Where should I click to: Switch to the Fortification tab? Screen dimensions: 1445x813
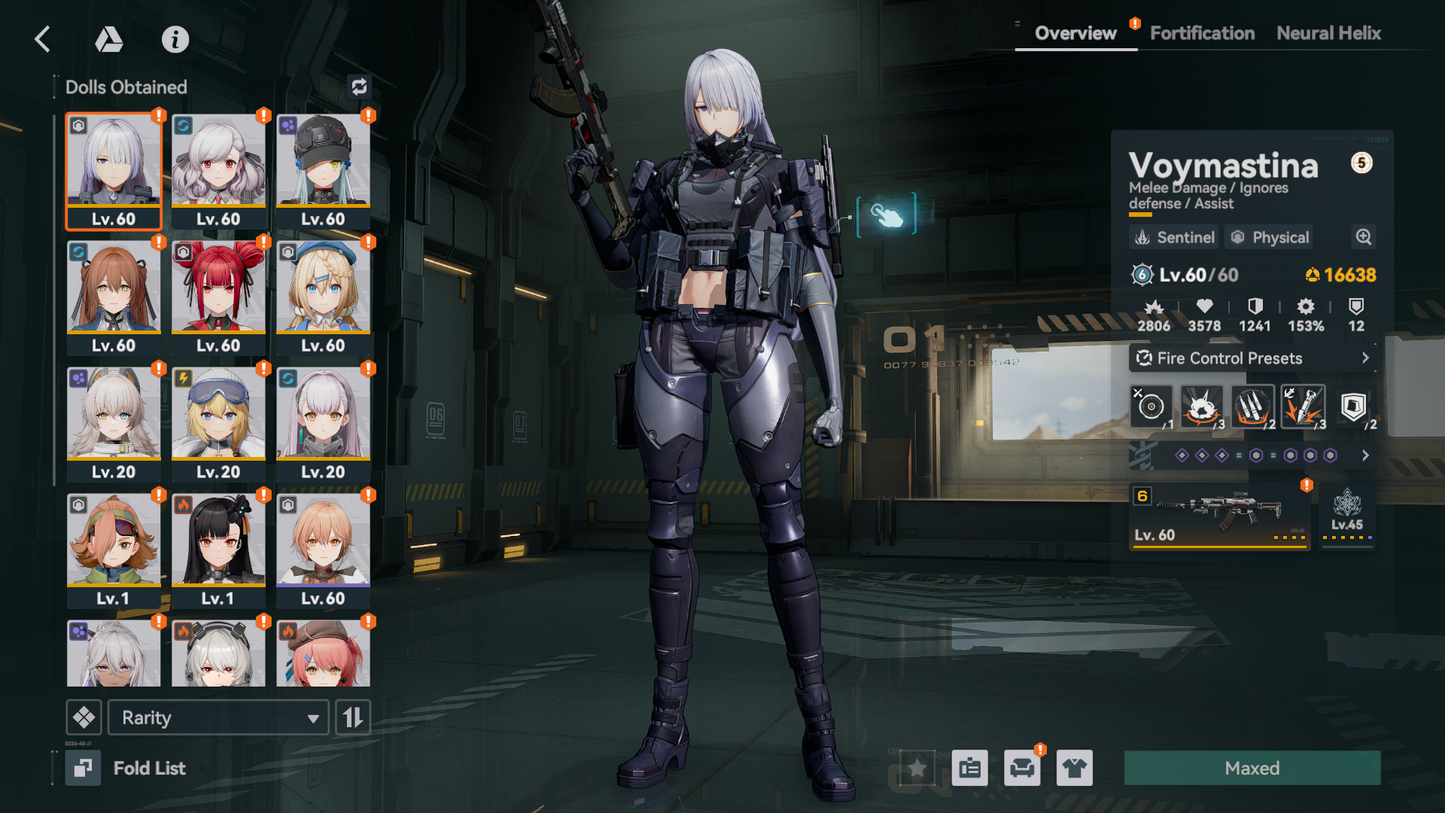[1201, 33]
